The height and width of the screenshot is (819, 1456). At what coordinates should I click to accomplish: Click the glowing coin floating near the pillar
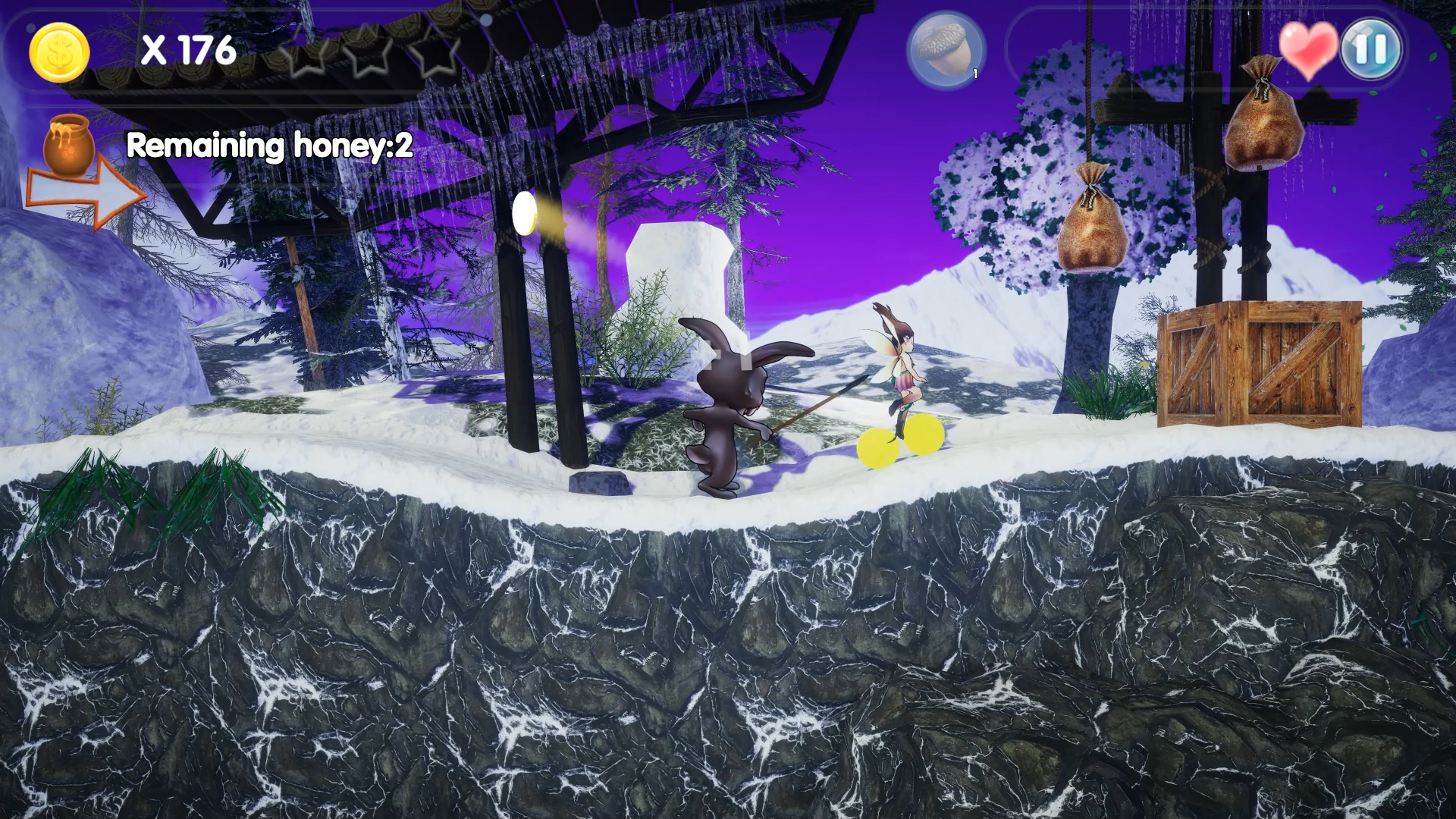coord(525,215)
